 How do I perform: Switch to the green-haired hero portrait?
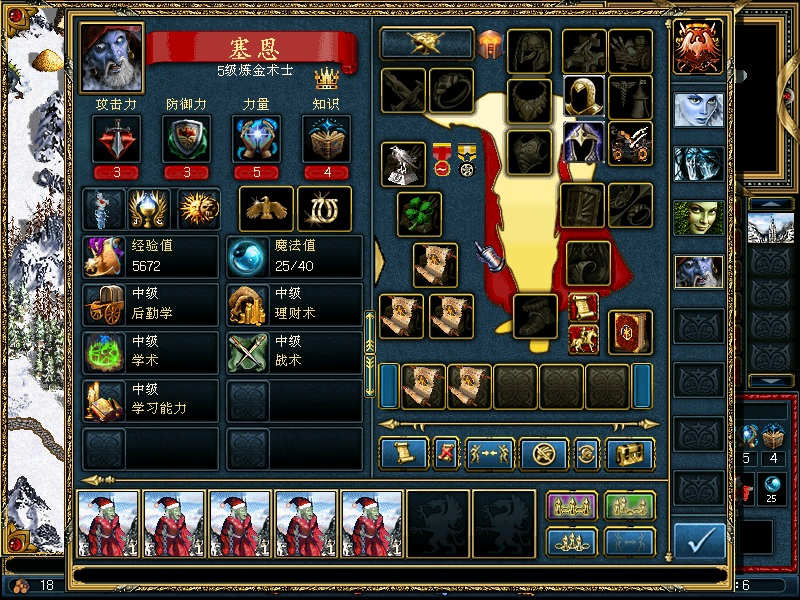(x=698, y=217)
